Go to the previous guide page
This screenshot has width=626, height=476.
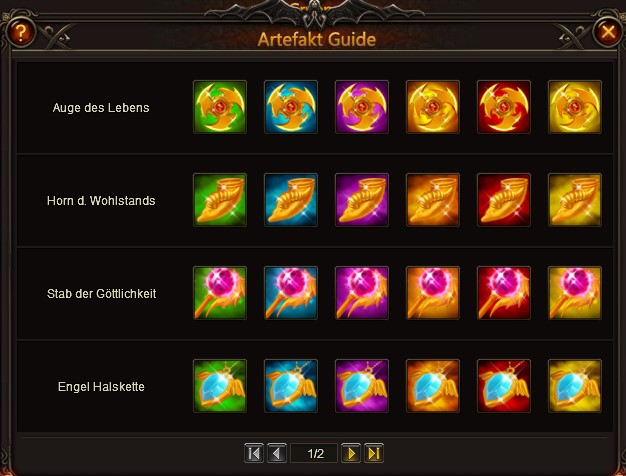[x=277, y=453]
